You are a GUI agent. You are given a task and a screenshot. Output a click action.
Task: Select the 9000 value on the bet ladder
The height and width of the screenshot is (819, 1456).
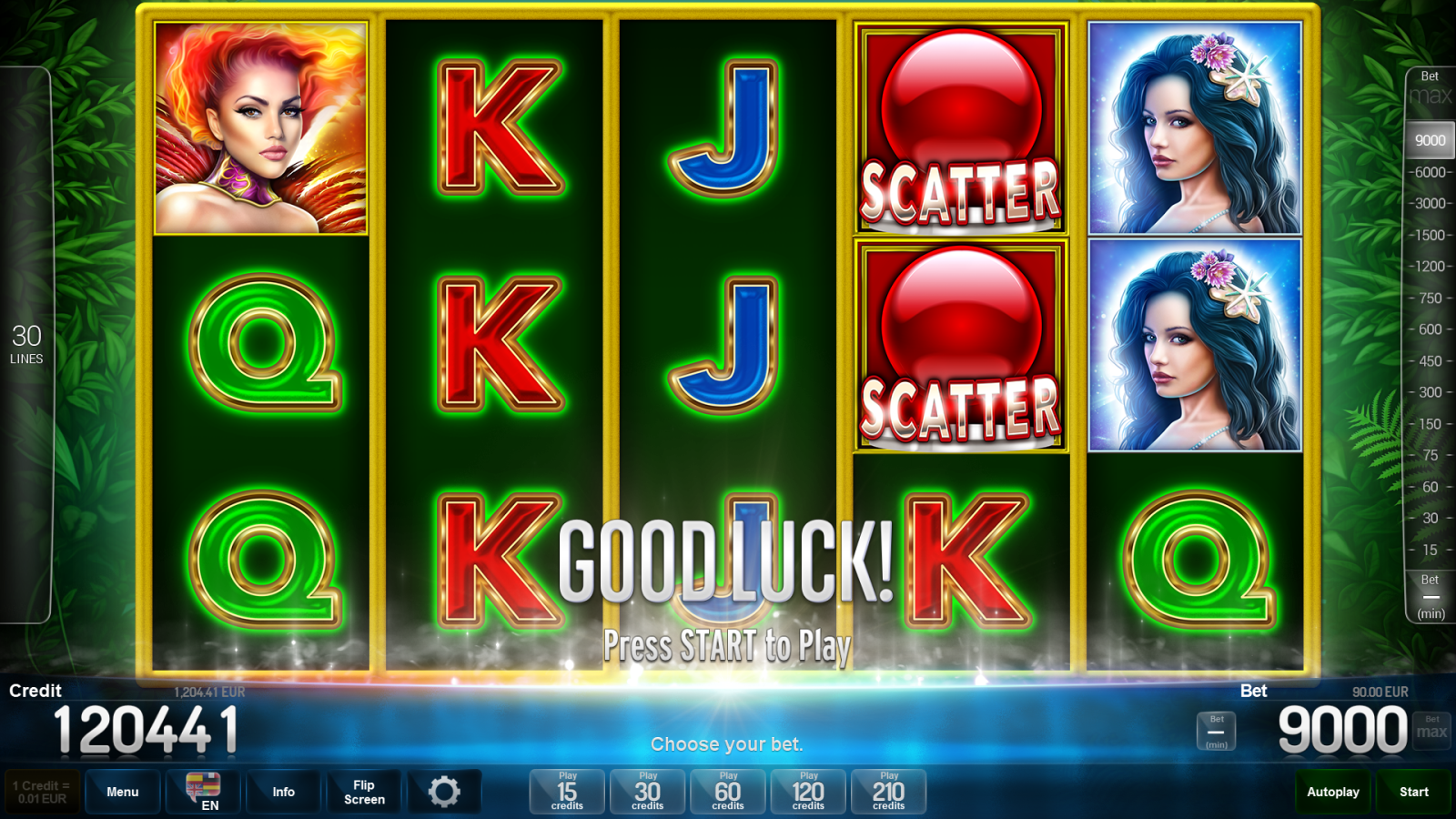[x=1429, y=140]
